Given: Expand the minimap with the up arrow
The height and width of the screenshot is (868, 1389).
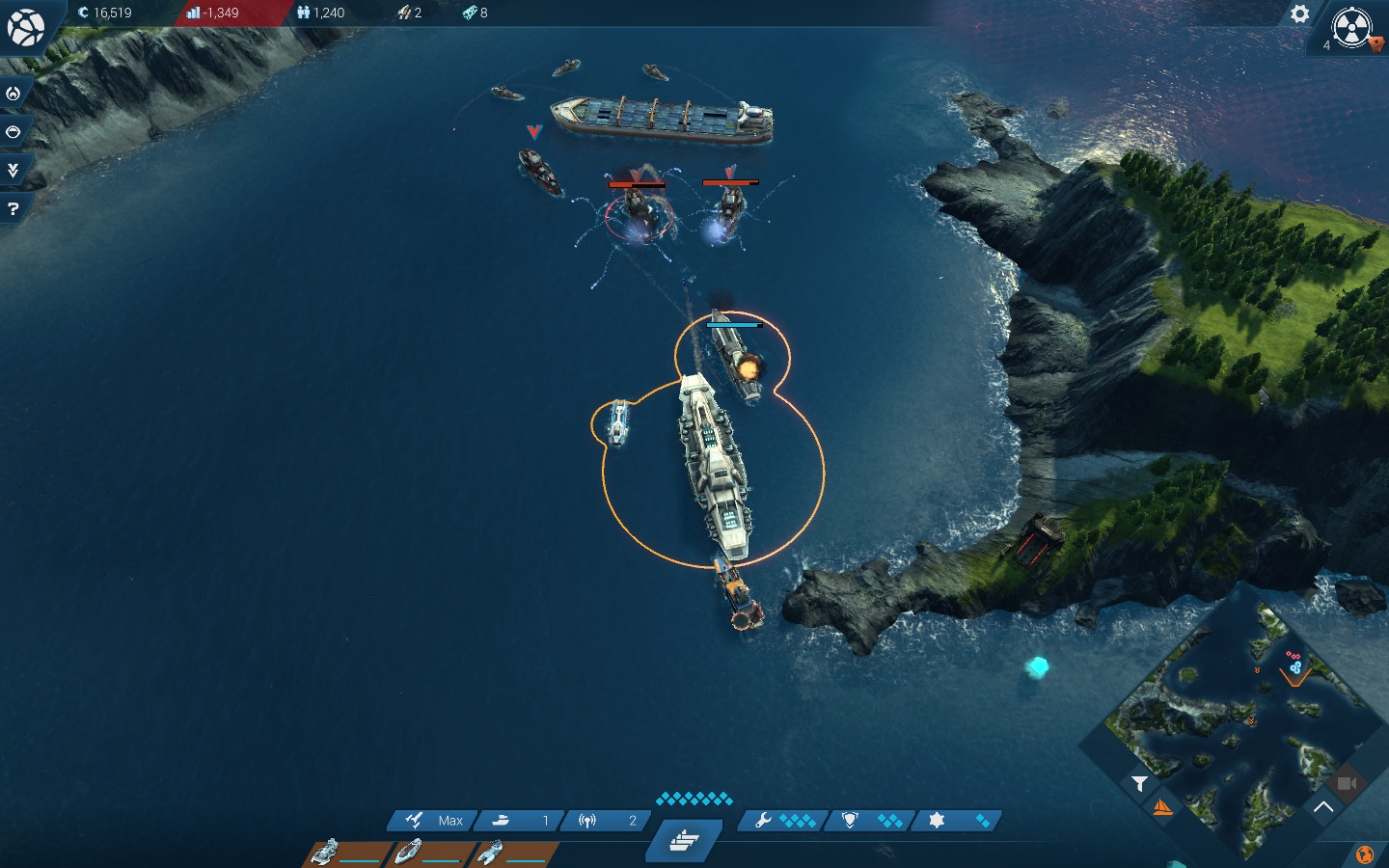Looking at the screenshot, I should pos(1323,807).
